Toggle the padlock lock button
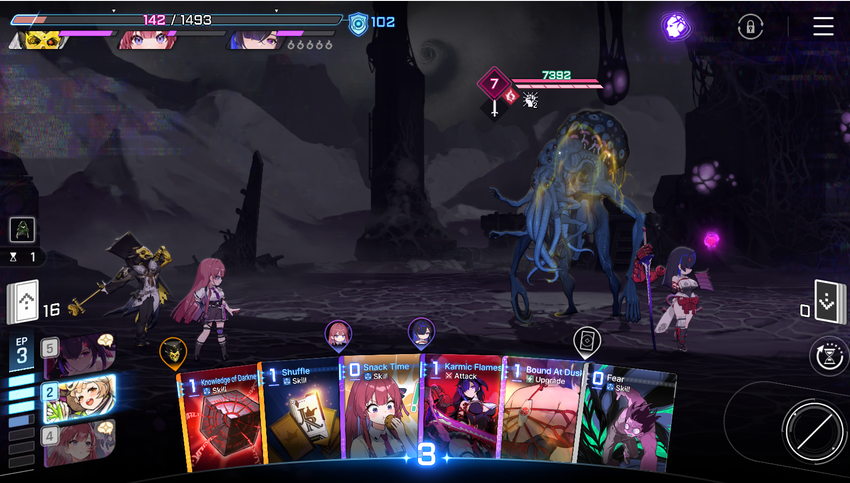 [x=749, y=27]
